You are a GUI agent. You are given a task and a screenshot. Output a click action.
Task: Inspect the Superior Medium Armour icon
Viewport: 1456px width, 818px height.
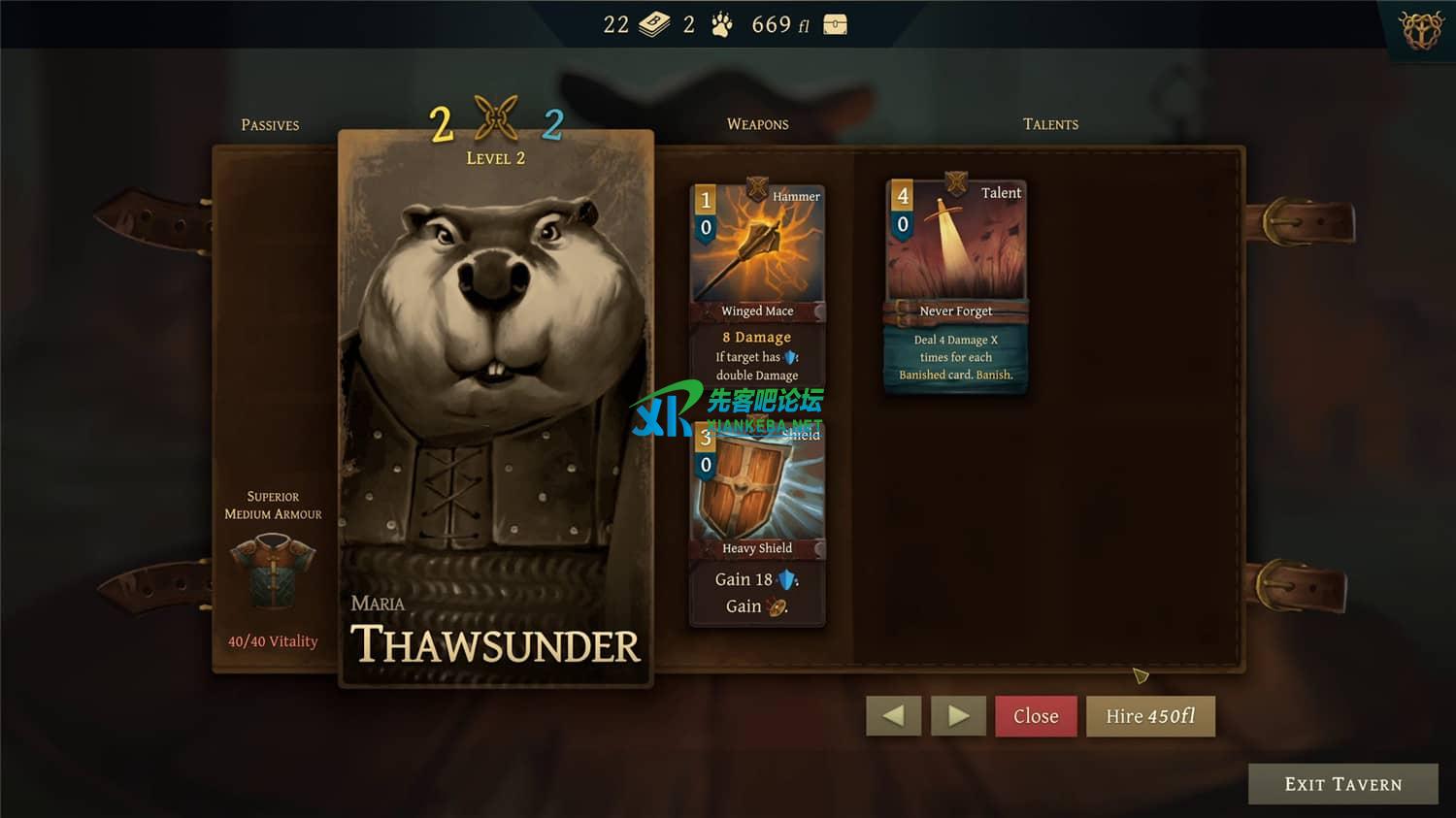click(273, 571)
